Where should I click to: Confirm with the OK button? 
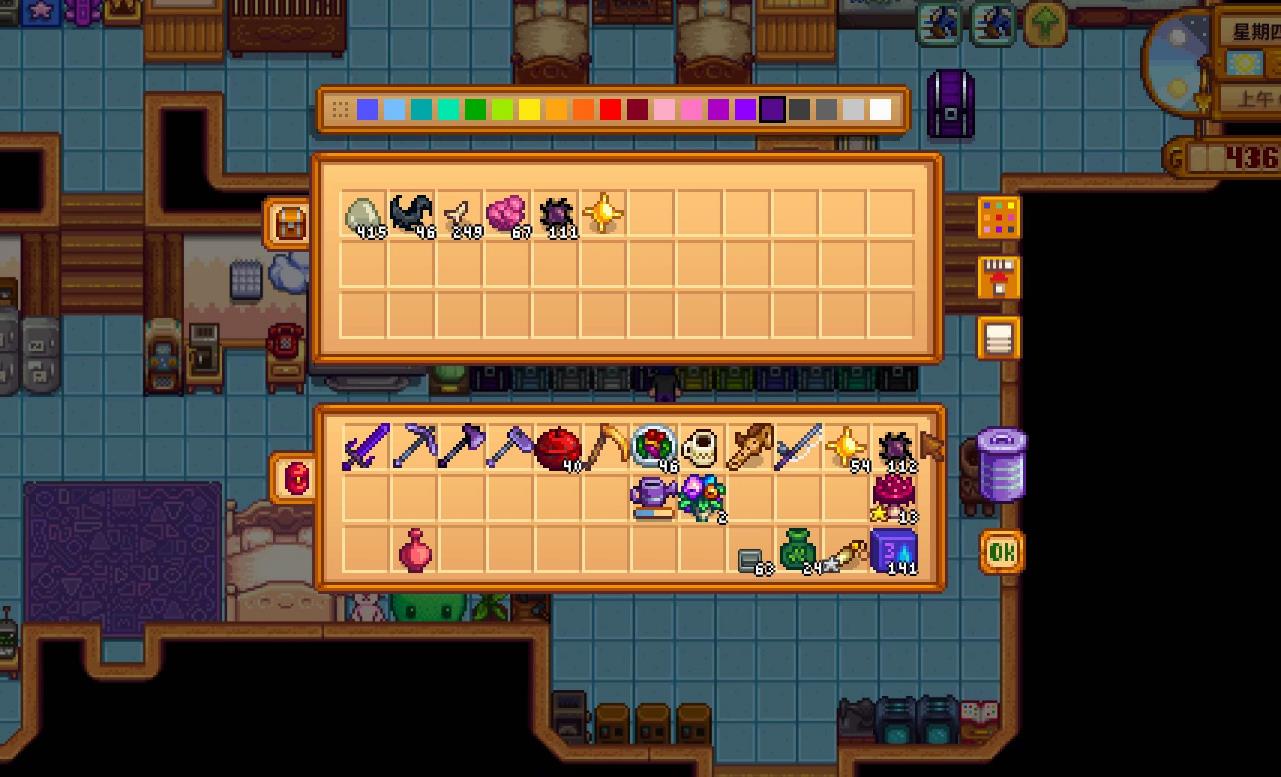(x=1001, y=552)
